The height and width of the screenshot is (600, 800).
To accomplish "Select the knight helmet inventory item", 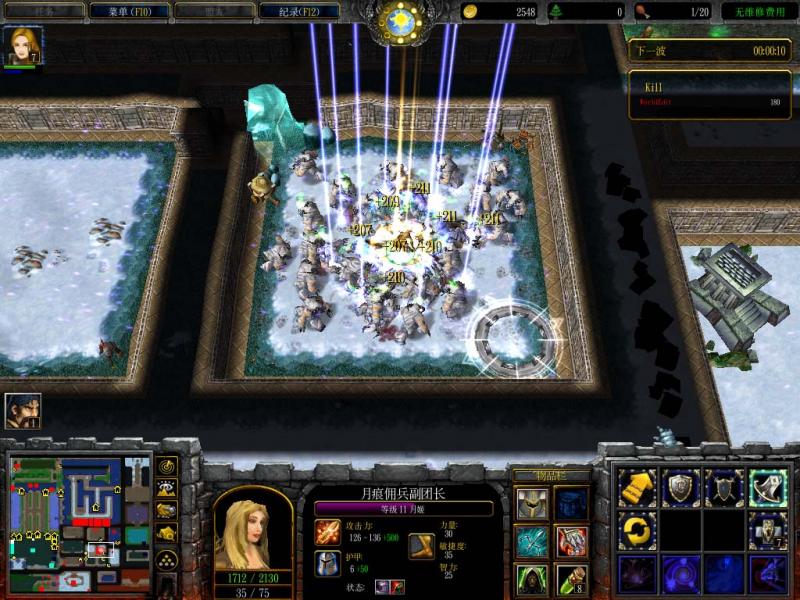I will pos(532,505).
